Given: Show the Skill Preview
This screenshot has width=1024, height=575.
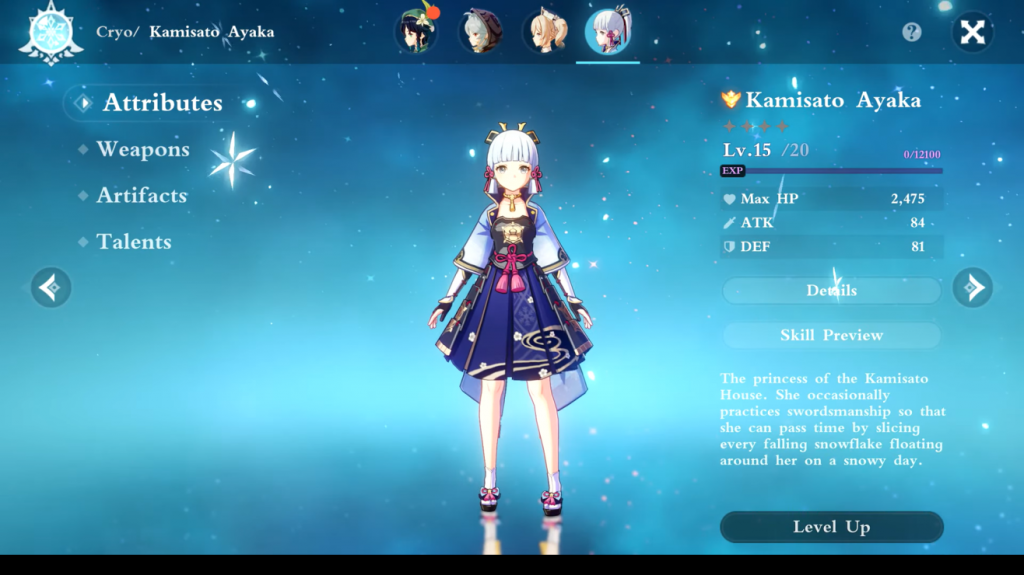Looking at the screenshot, I should [x=831, y=336].
